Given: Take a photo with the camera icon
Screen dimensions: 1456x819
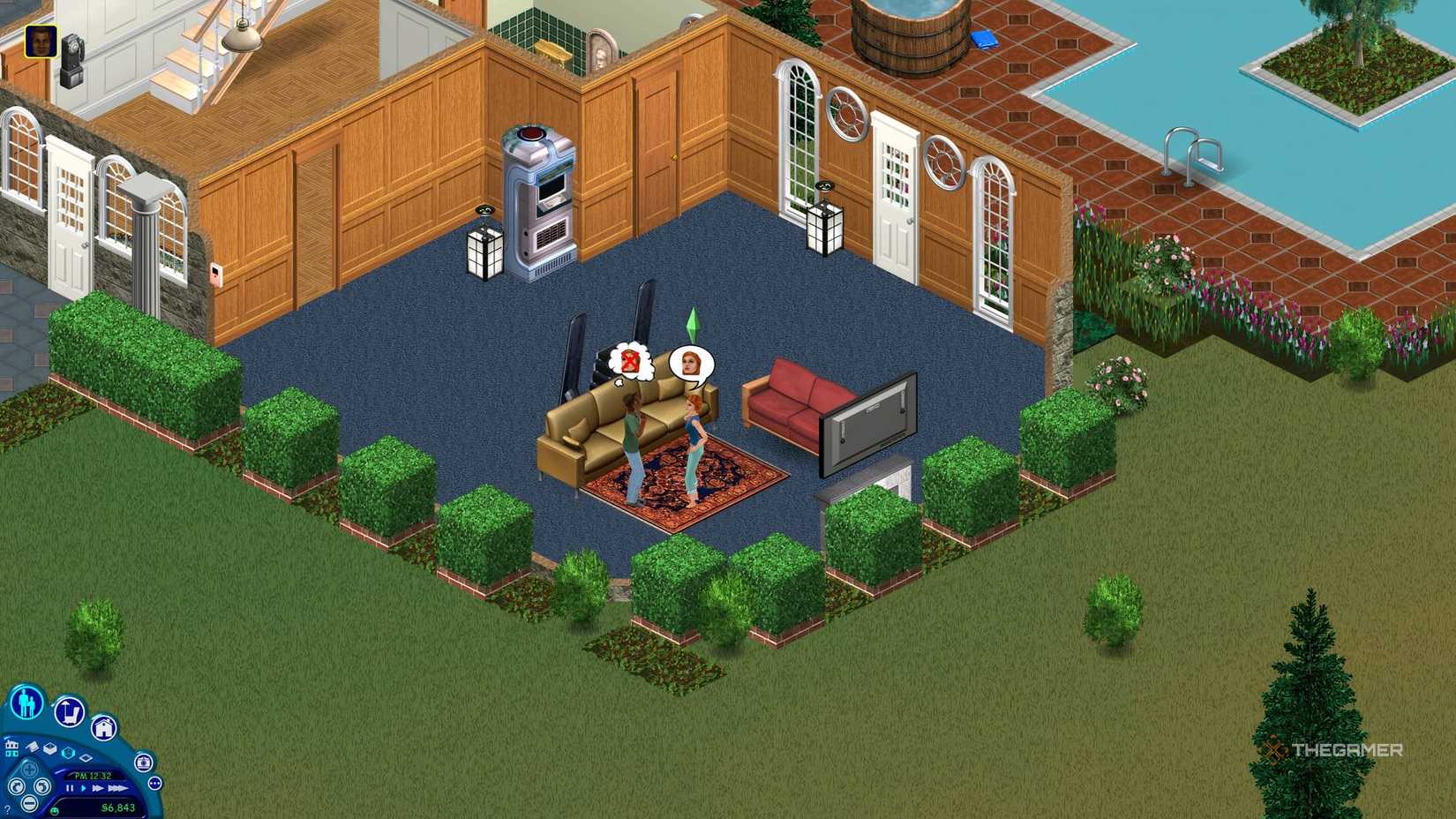Looking at the screenshot, I should click(x=144, y=763).
